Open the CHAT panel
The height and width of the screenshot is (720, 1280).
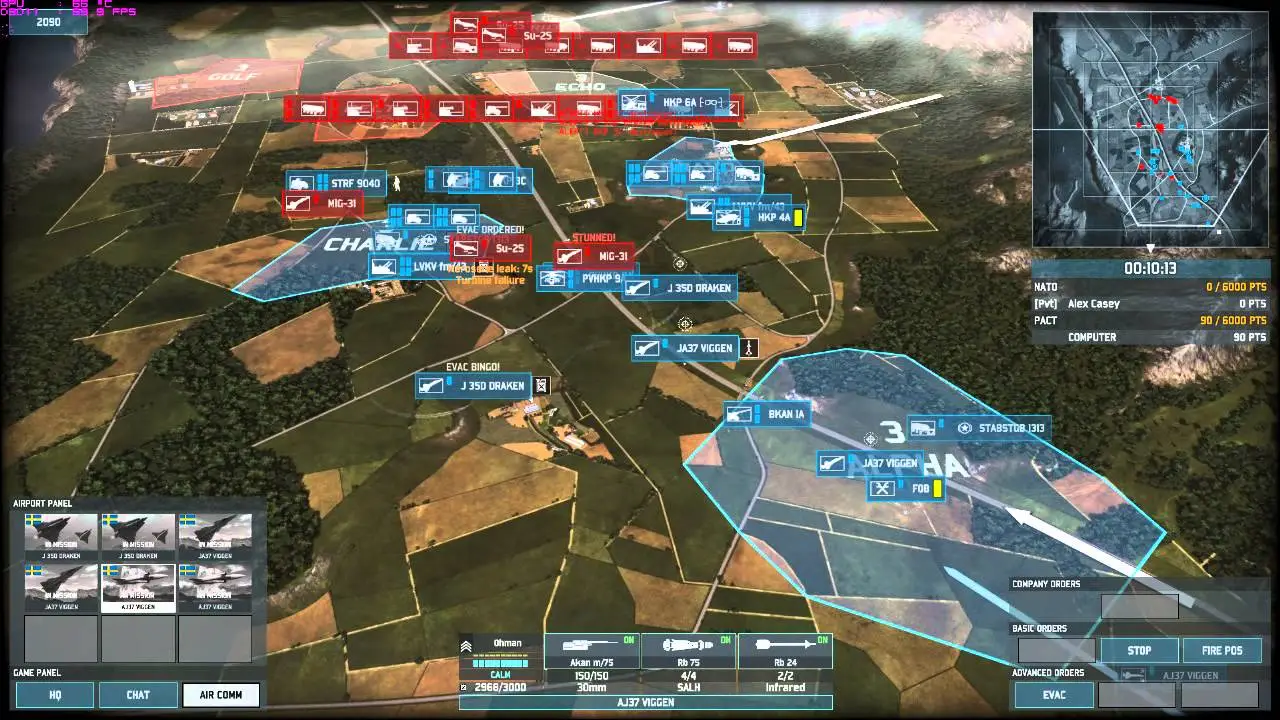[x=139, y=694]
